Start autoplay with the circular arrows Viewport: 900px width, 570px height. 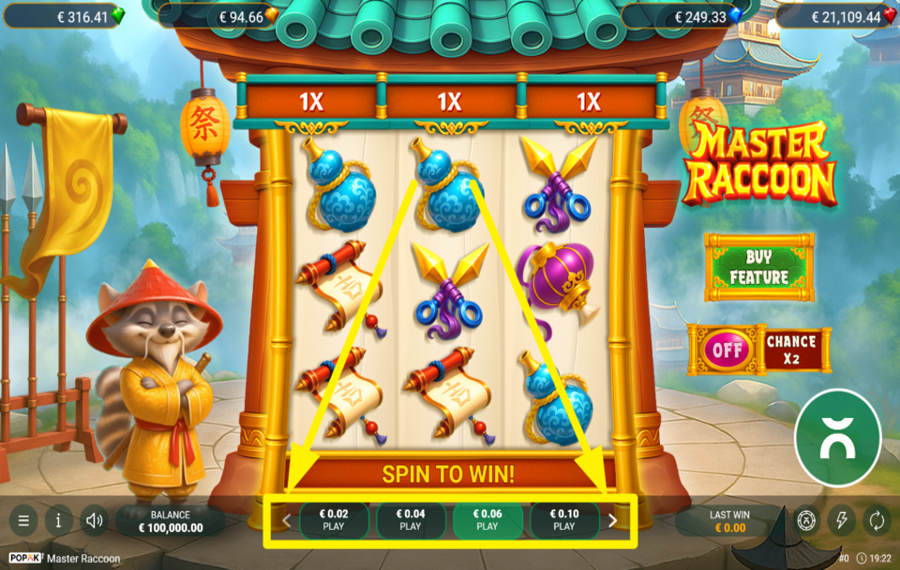[876, 520]
